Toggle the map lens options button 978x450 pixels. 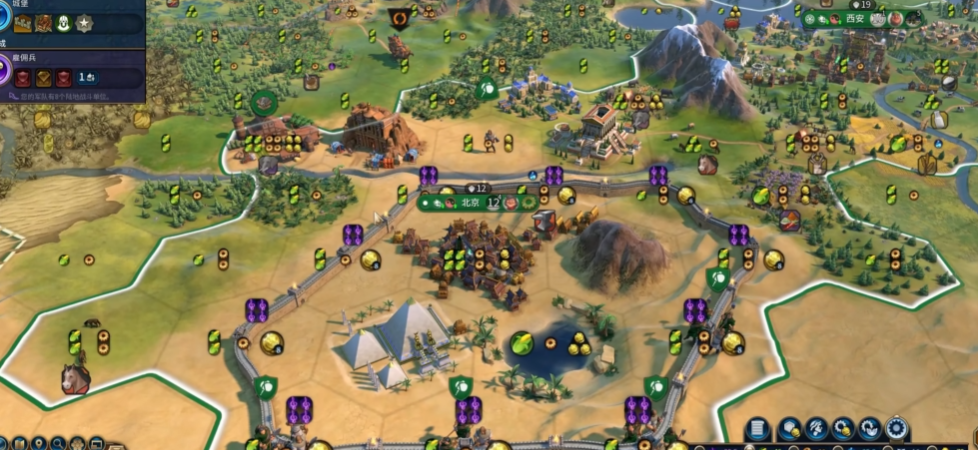coord(19,442)
